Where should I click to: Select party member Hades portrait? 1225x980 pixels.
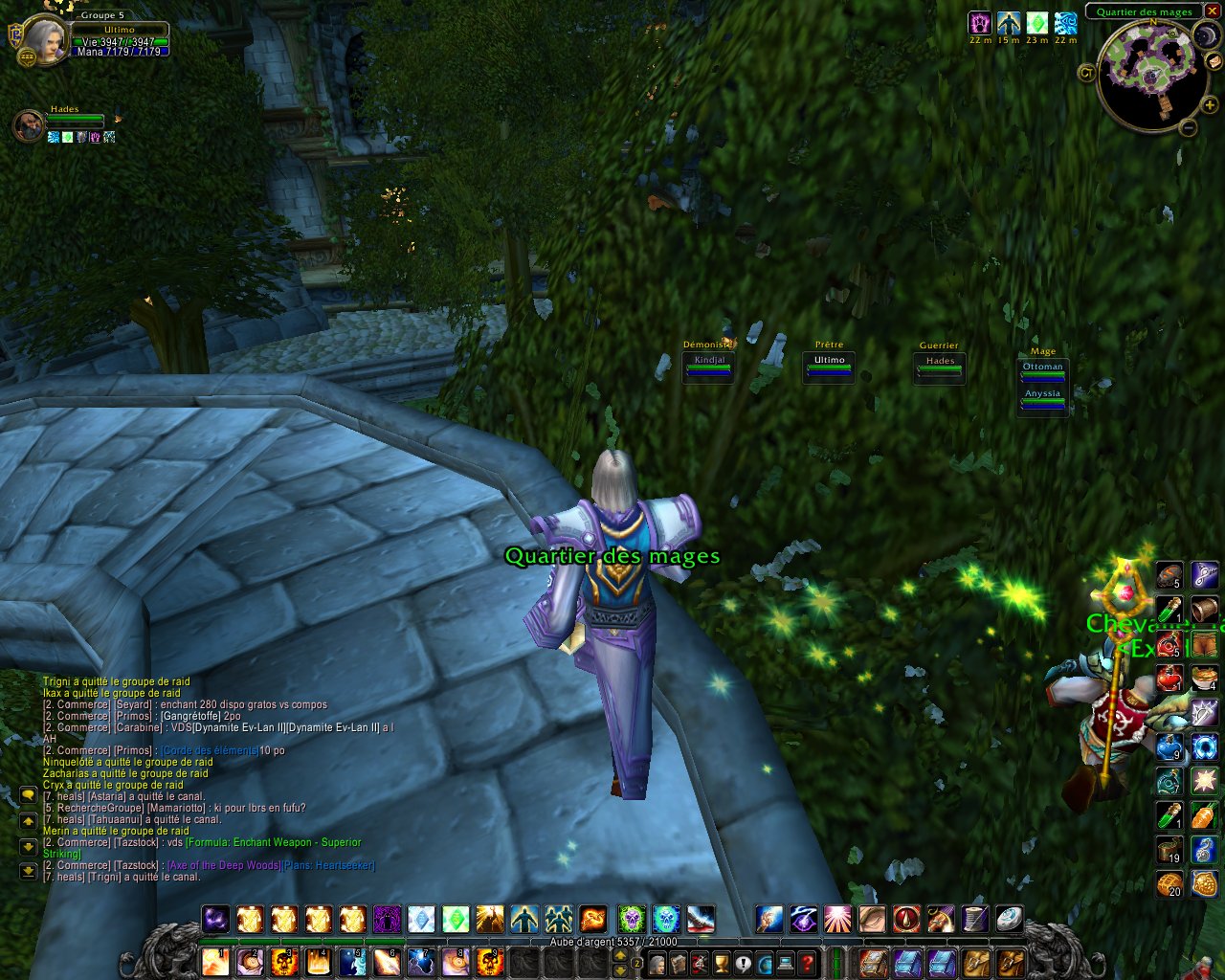click(29, 125)
